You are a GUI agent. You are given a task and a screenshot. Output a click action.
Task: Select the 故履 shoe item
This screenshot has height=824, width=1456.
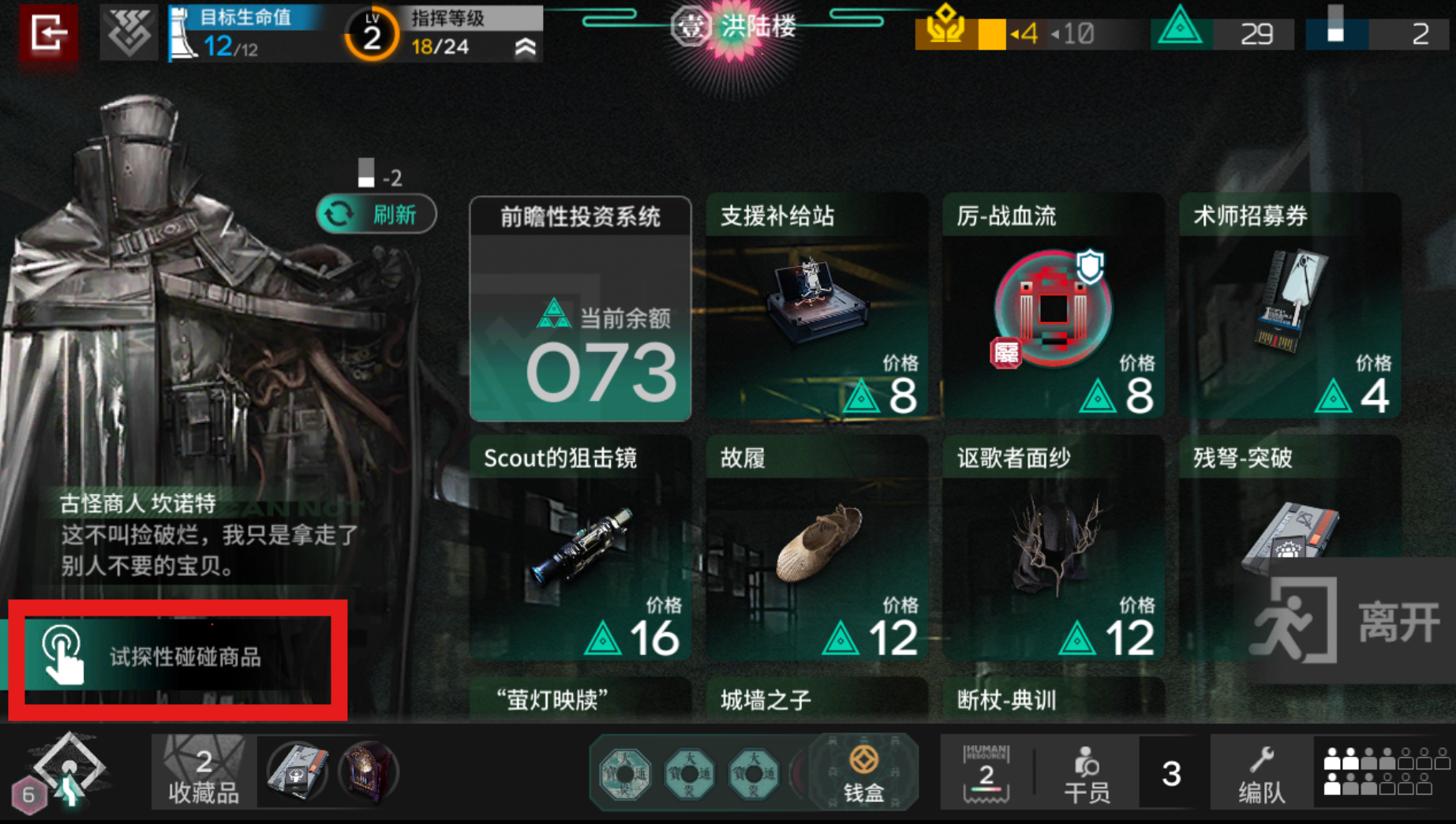click(x=816, y=549)
